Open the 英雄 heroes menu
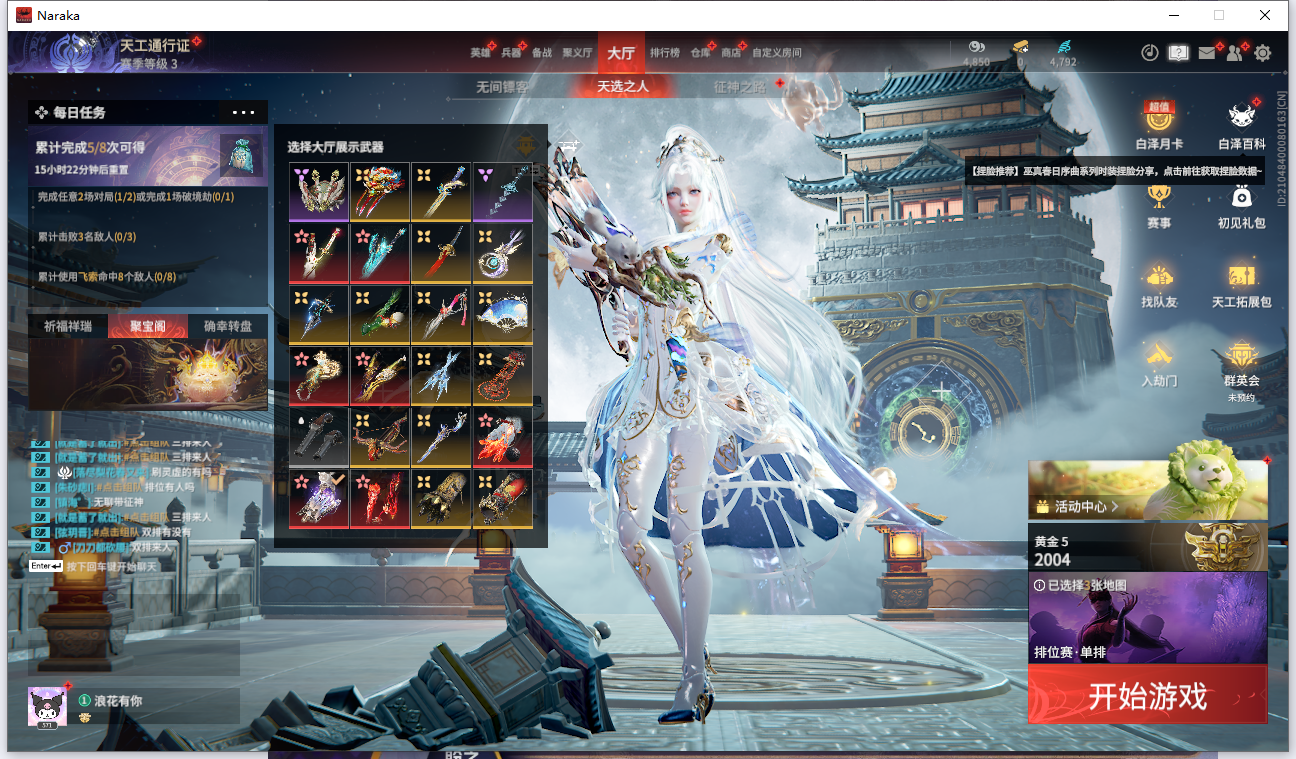The image size is (1296, 759). coord(480,53)
